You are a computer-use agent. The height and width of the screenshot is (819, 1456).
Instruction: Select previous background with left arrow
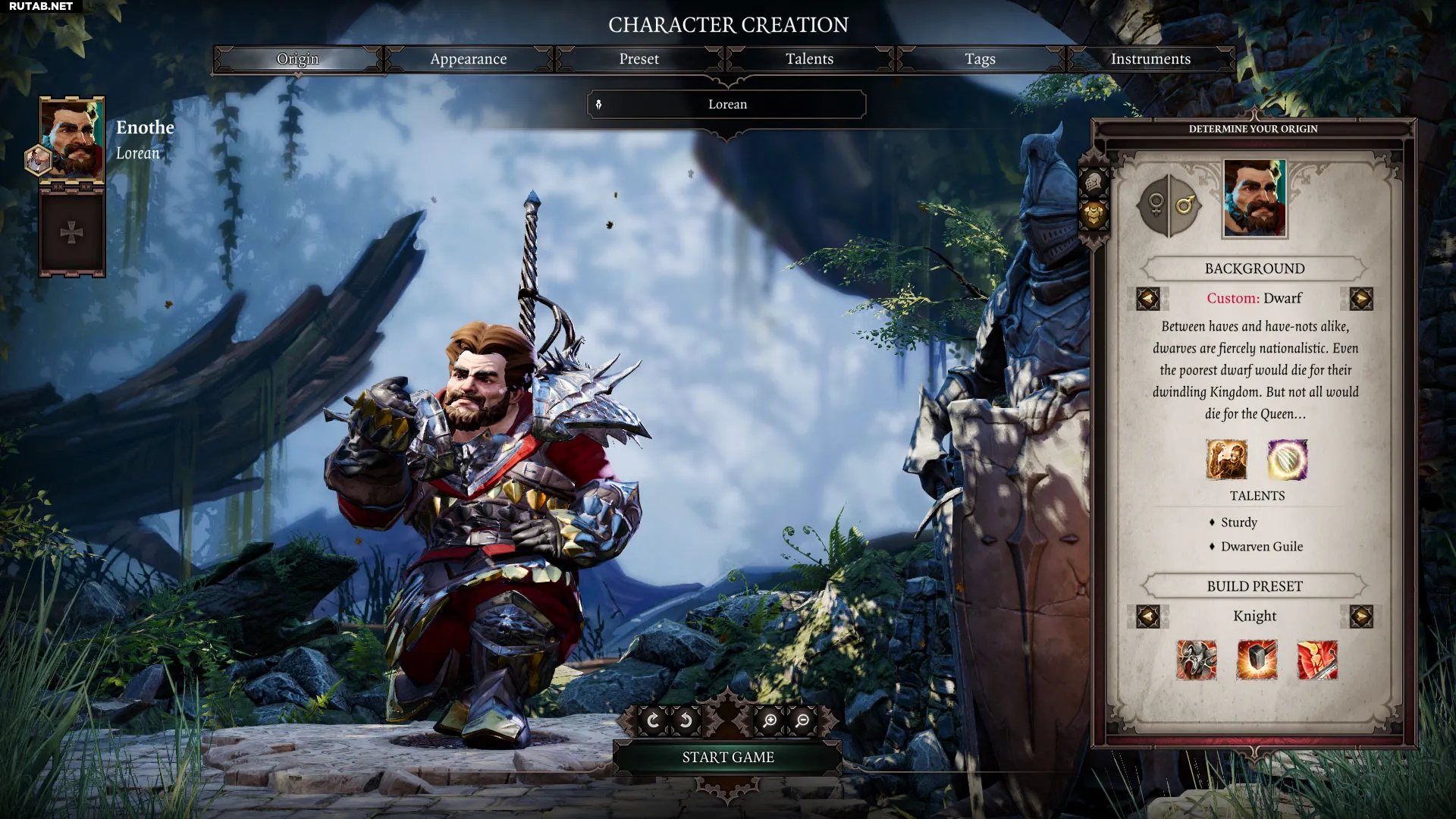point(1148,299)
